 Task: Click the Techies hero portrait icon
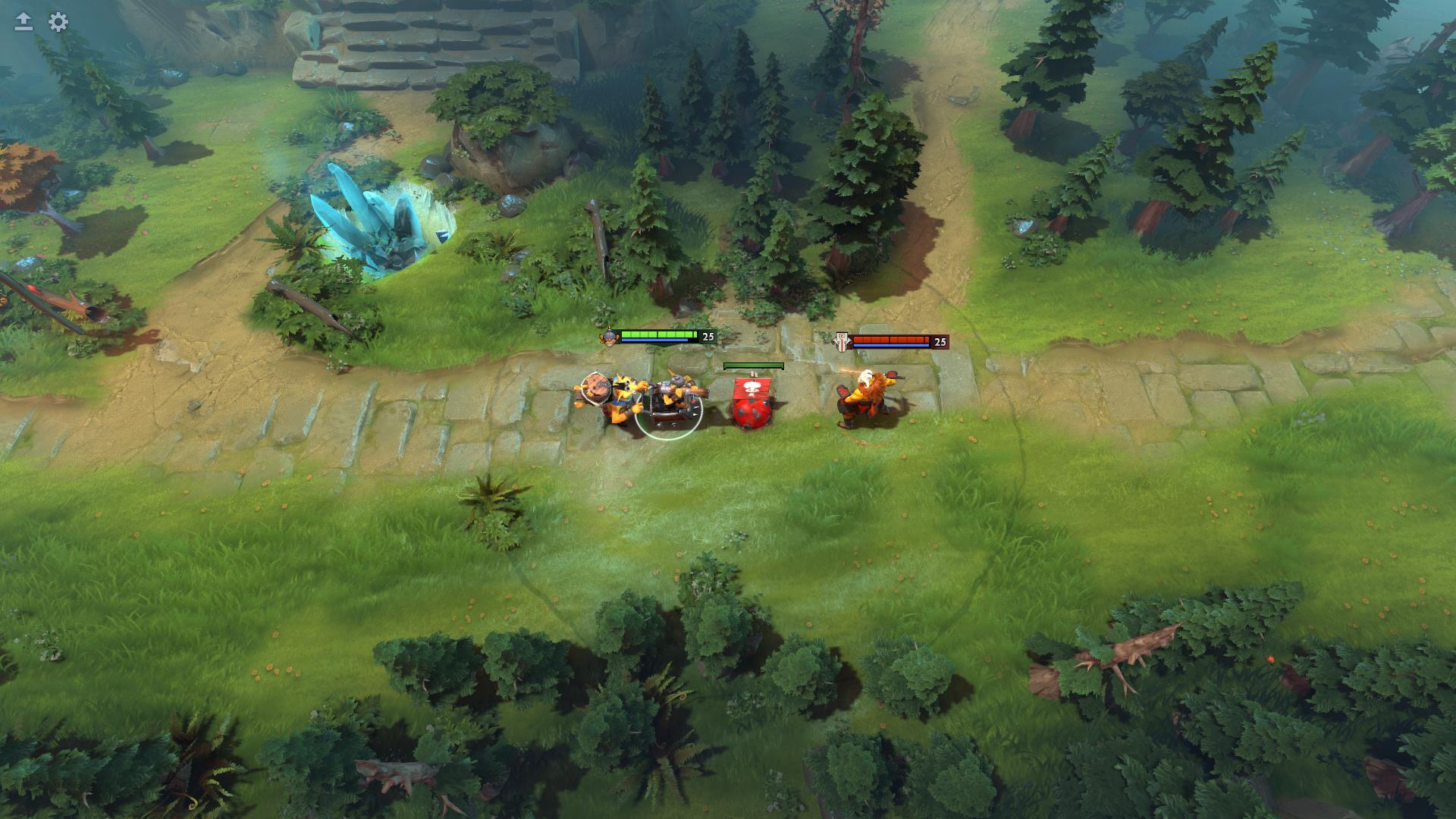click(609, 338)
